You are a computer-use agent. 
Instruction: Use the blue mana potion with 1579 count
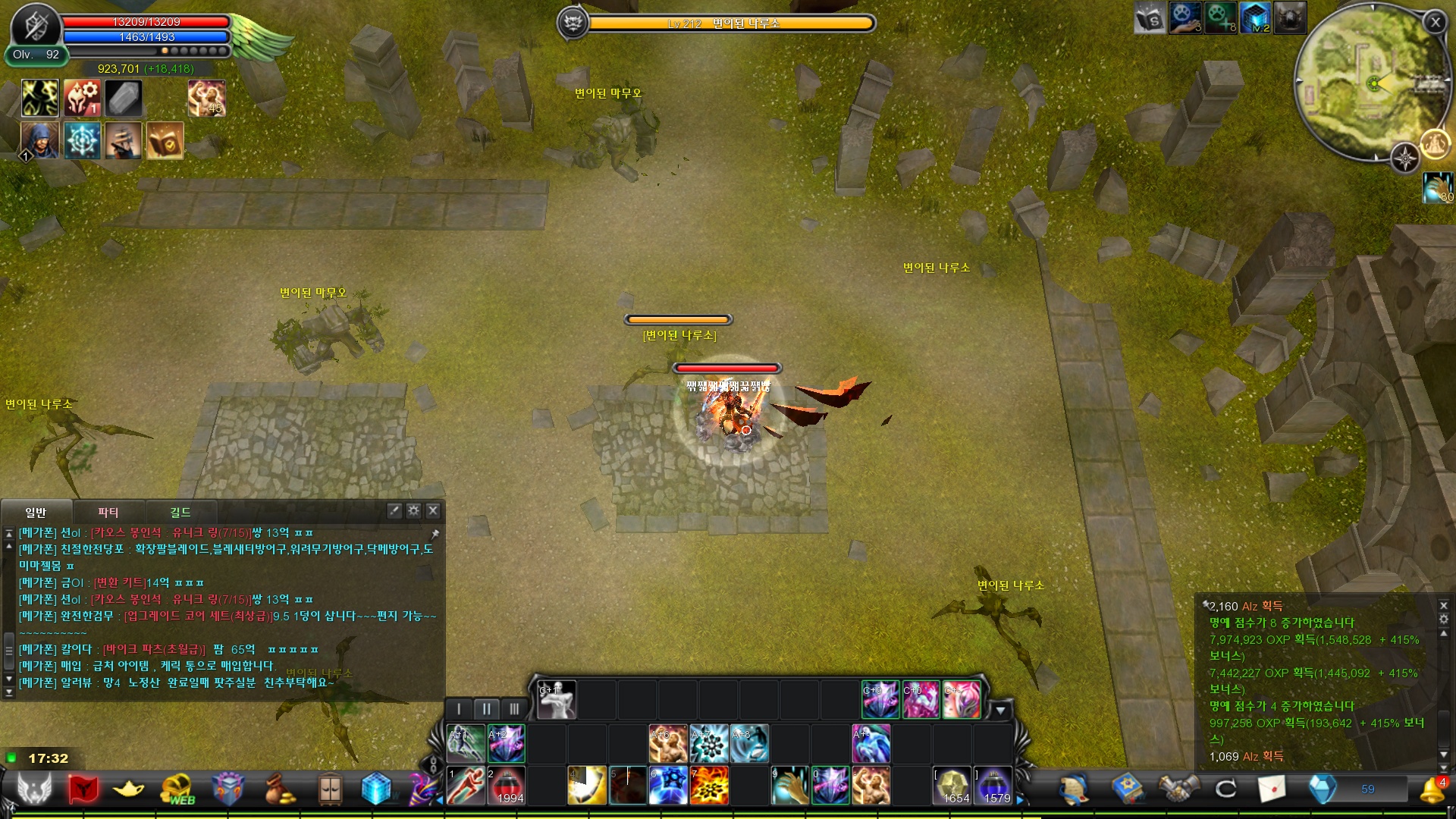[x=993, y=786]
